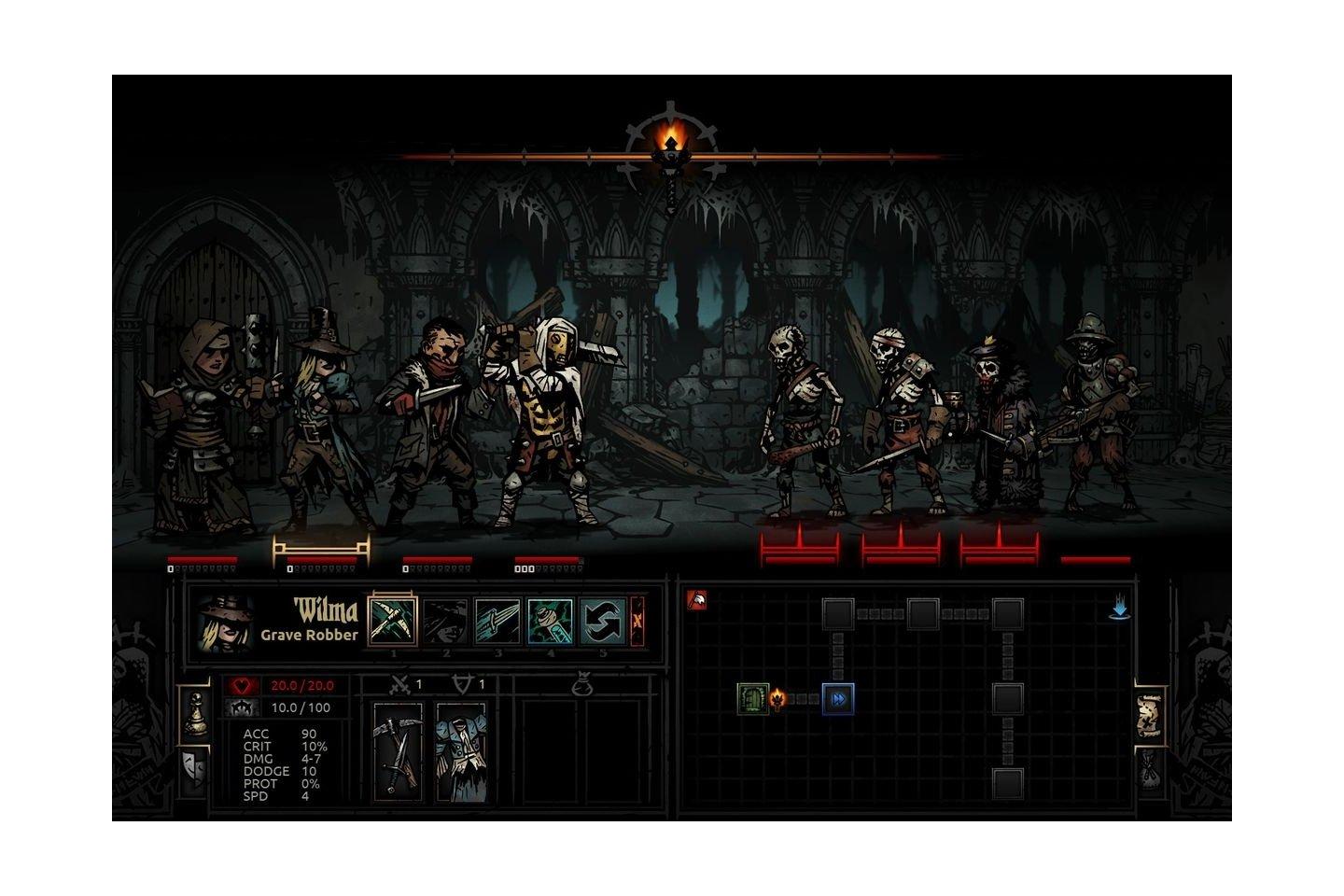
Task: Expand Wilma's crossed-swords weapon upgrade indicator
Action: point(401,684)
